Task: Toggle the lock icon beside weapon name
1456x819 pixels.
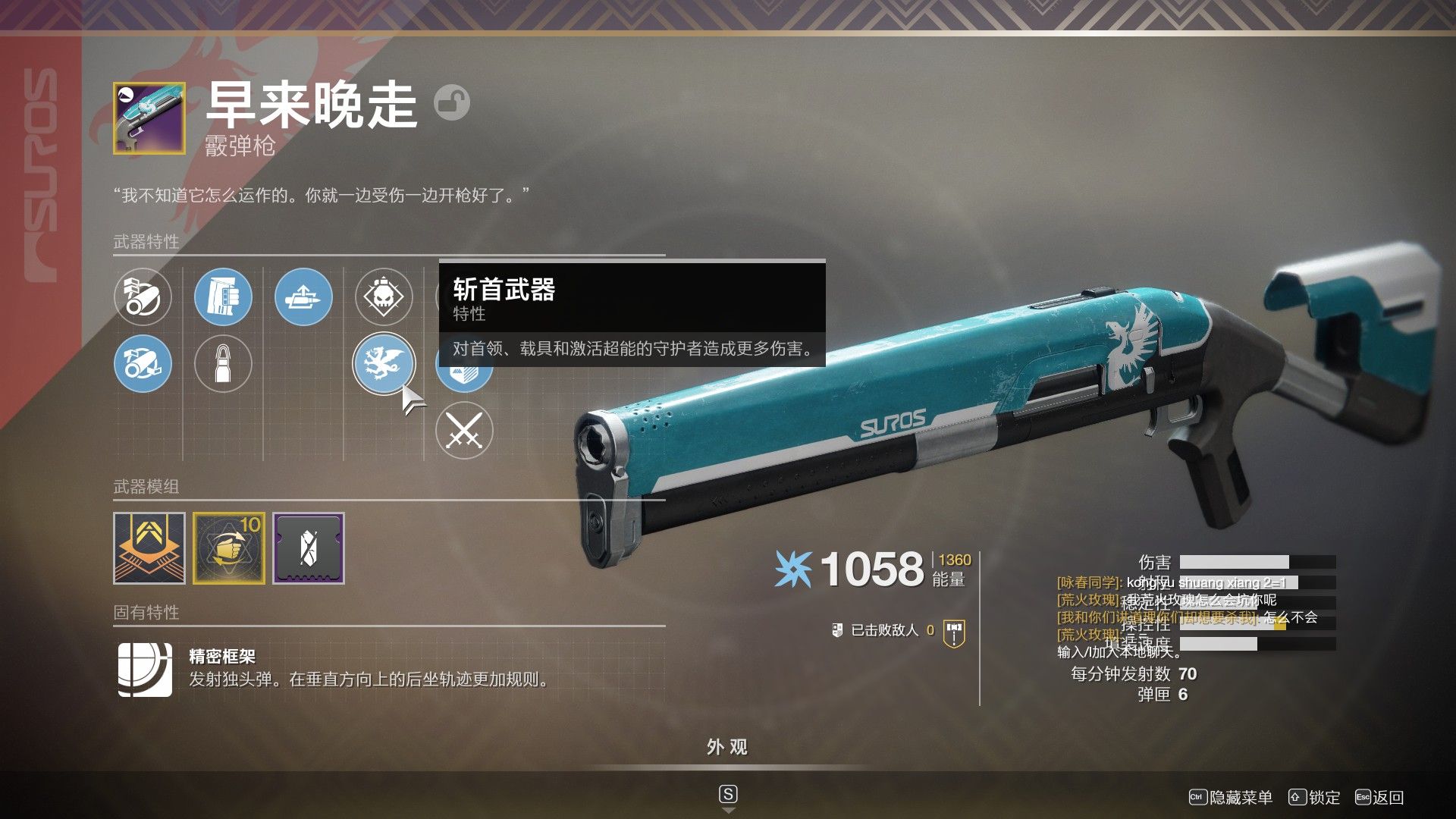Action: pos(452,102)
